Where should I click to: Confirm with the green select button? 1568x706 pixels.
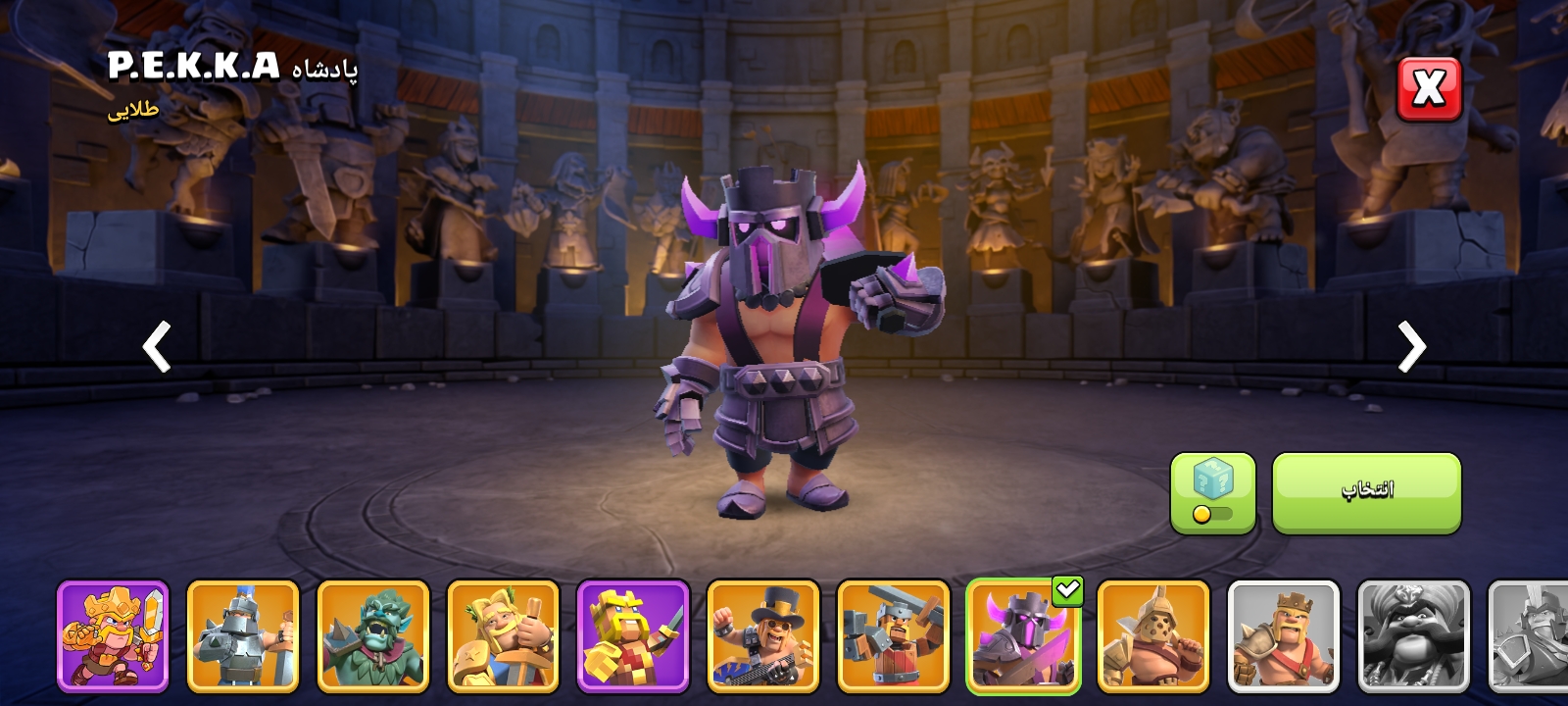[1366, 492]
